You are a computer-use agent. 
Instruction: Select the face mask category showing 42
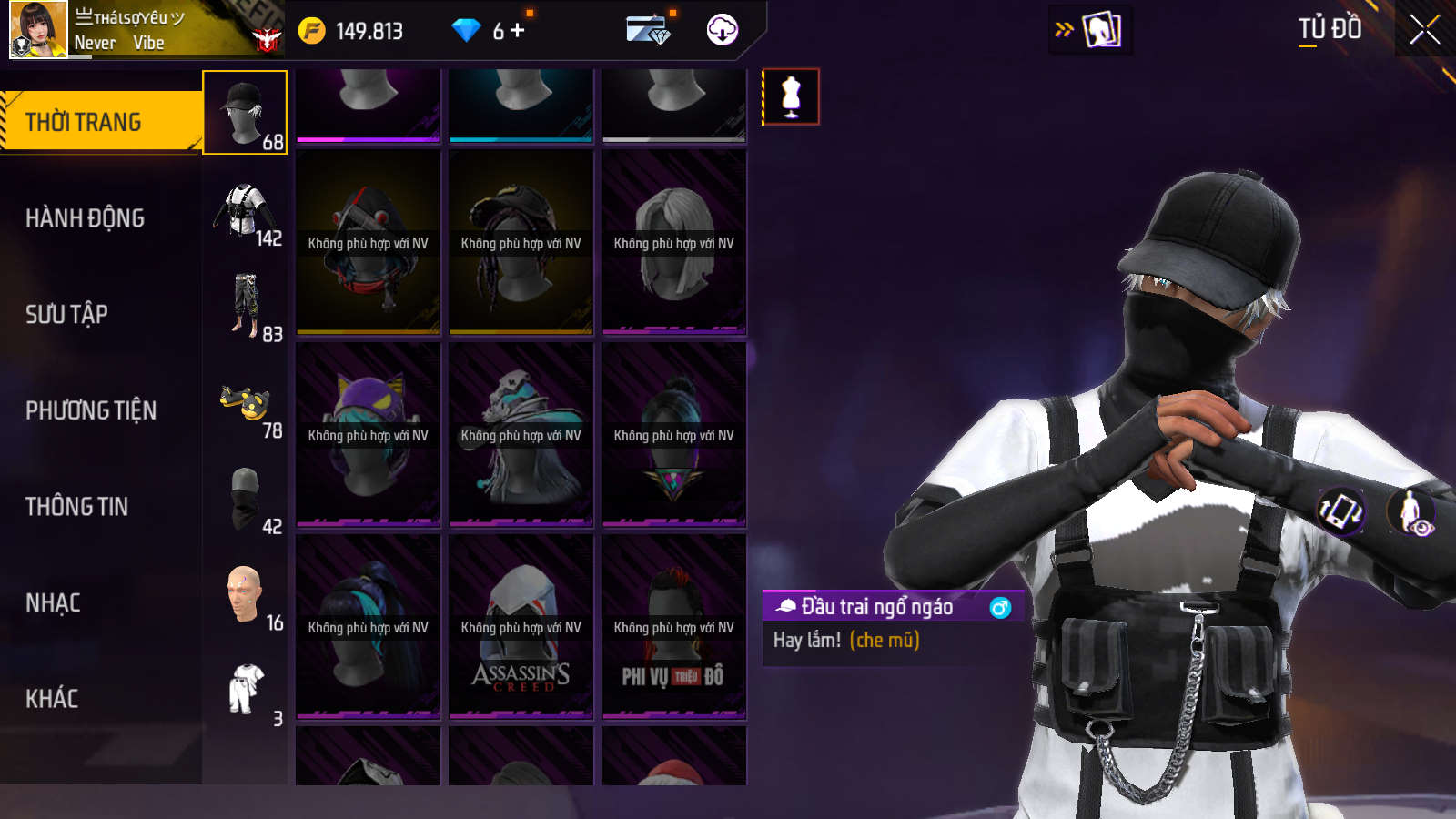(x=245, y=500)
